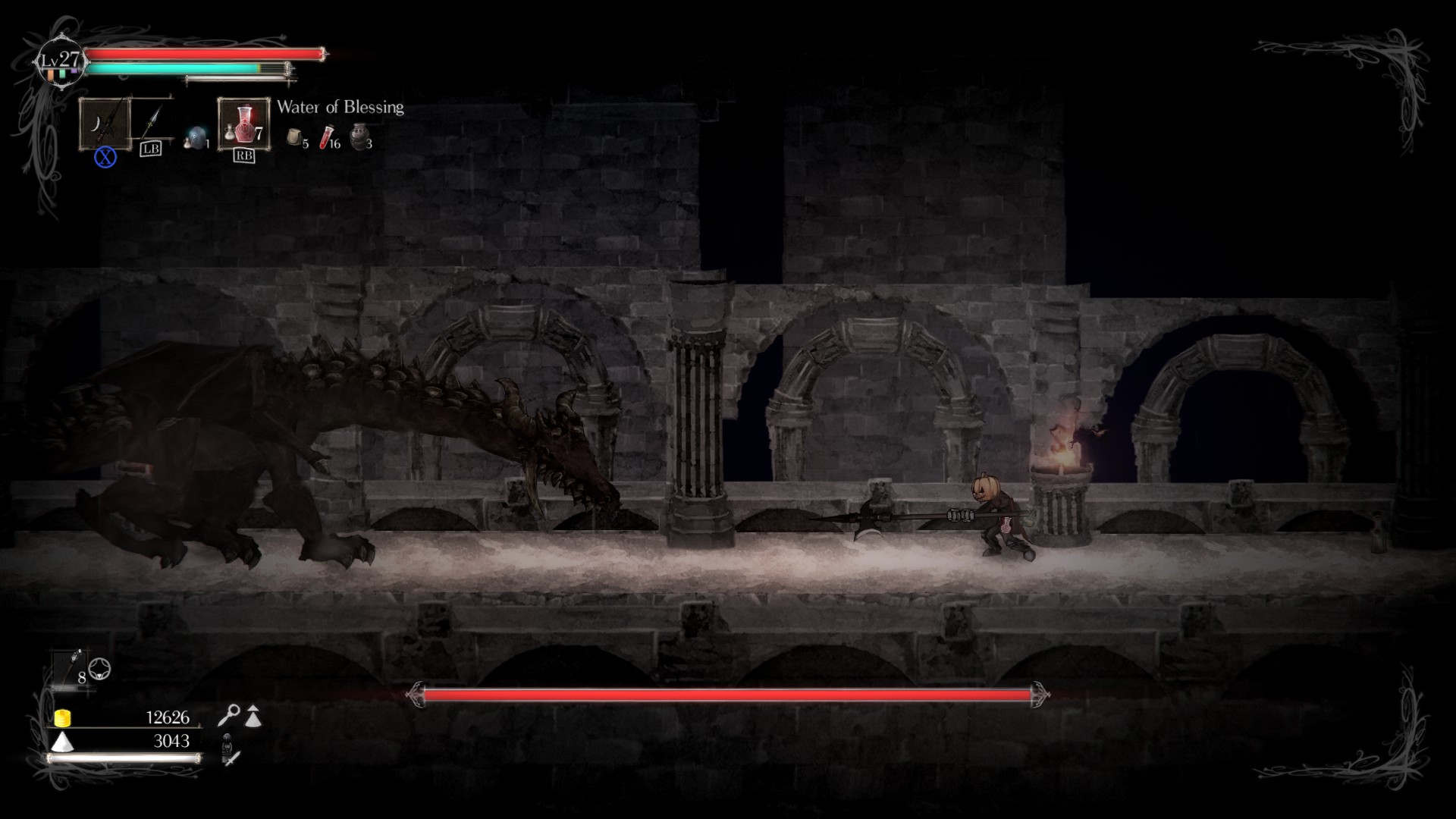Select the red vial with count 16
This screenshot has height=819, width=1456.
click(327, 136)
